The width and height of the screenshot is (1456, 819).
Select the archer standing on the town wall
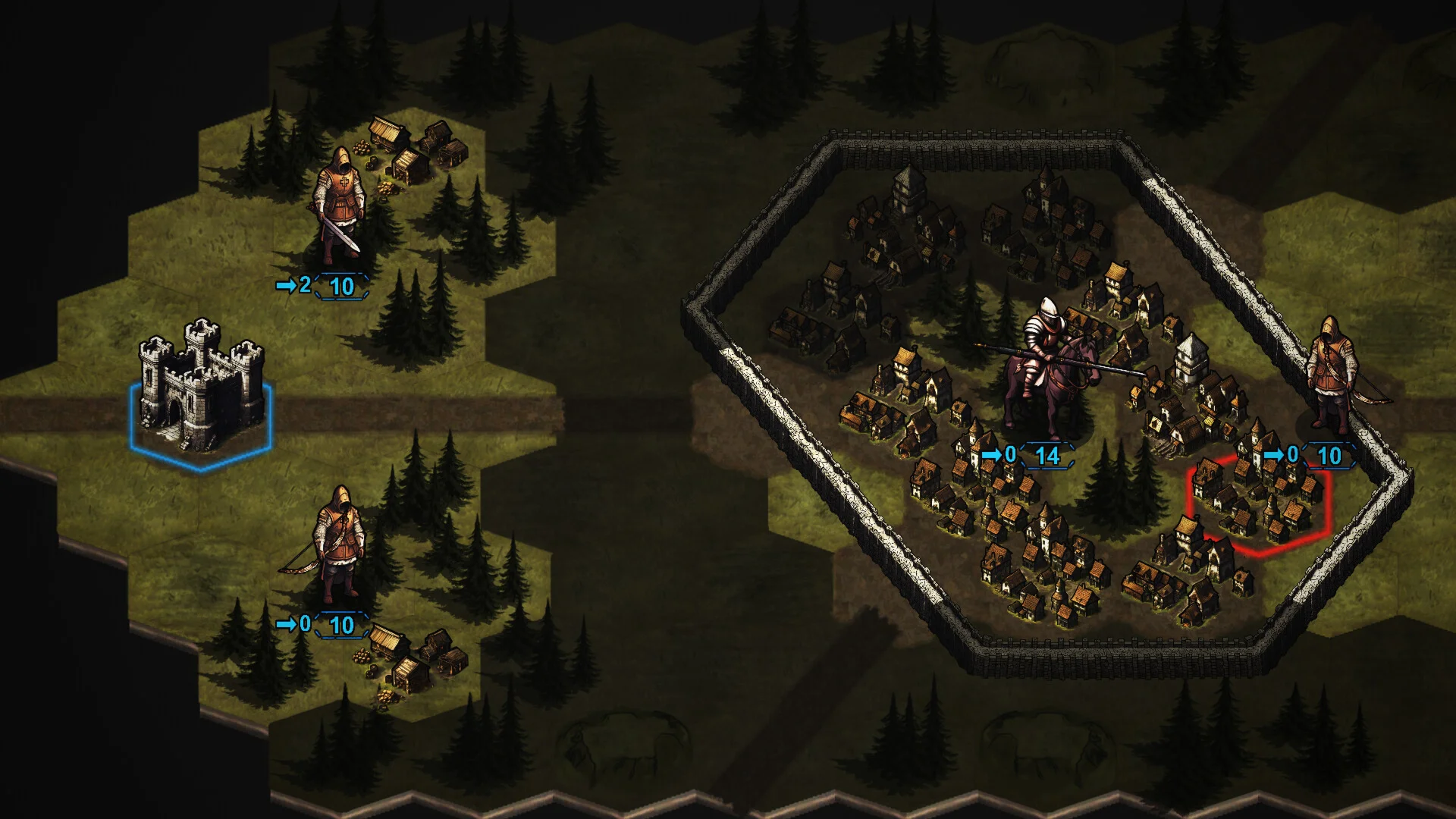point(1332,375)
